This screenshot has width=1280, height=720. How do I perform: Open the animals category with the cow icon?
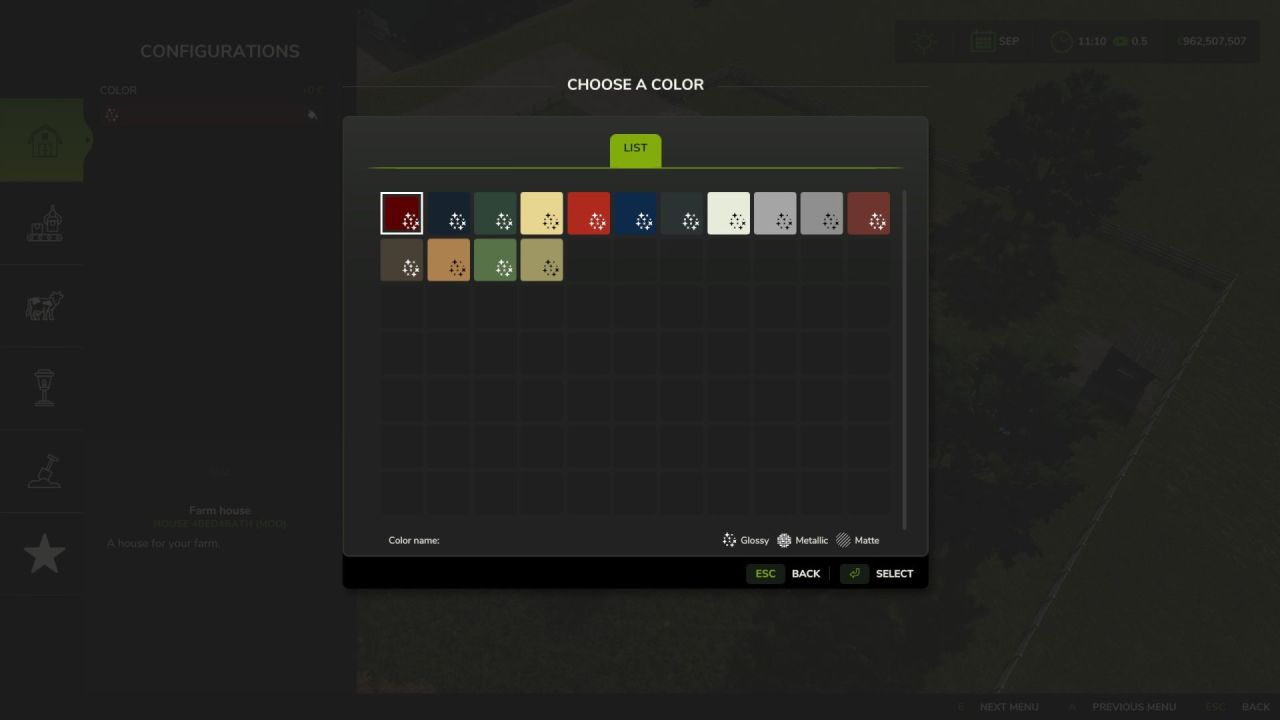42,306
